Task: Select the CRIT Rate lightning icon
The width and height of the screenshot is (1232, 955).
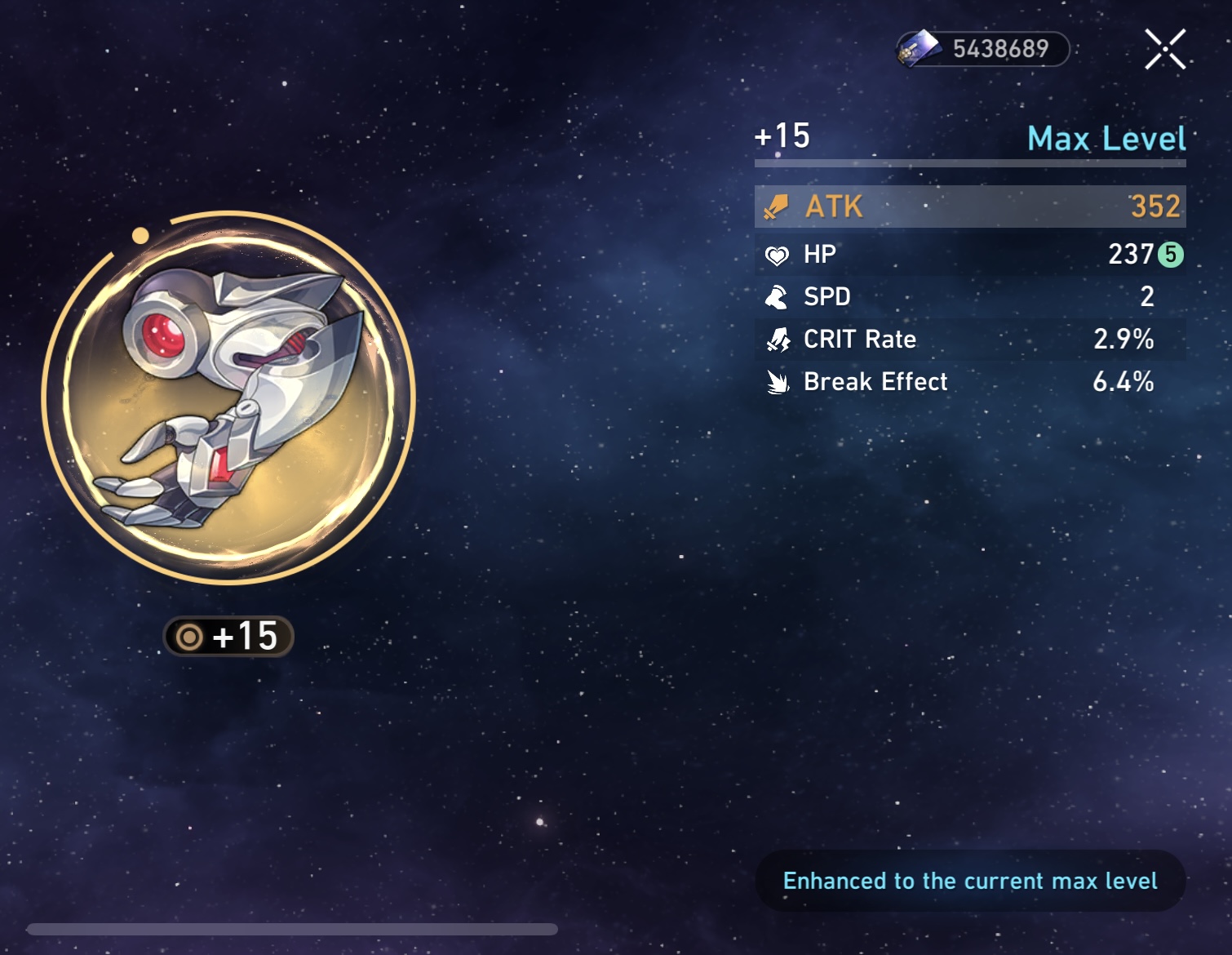Action: 777,339
